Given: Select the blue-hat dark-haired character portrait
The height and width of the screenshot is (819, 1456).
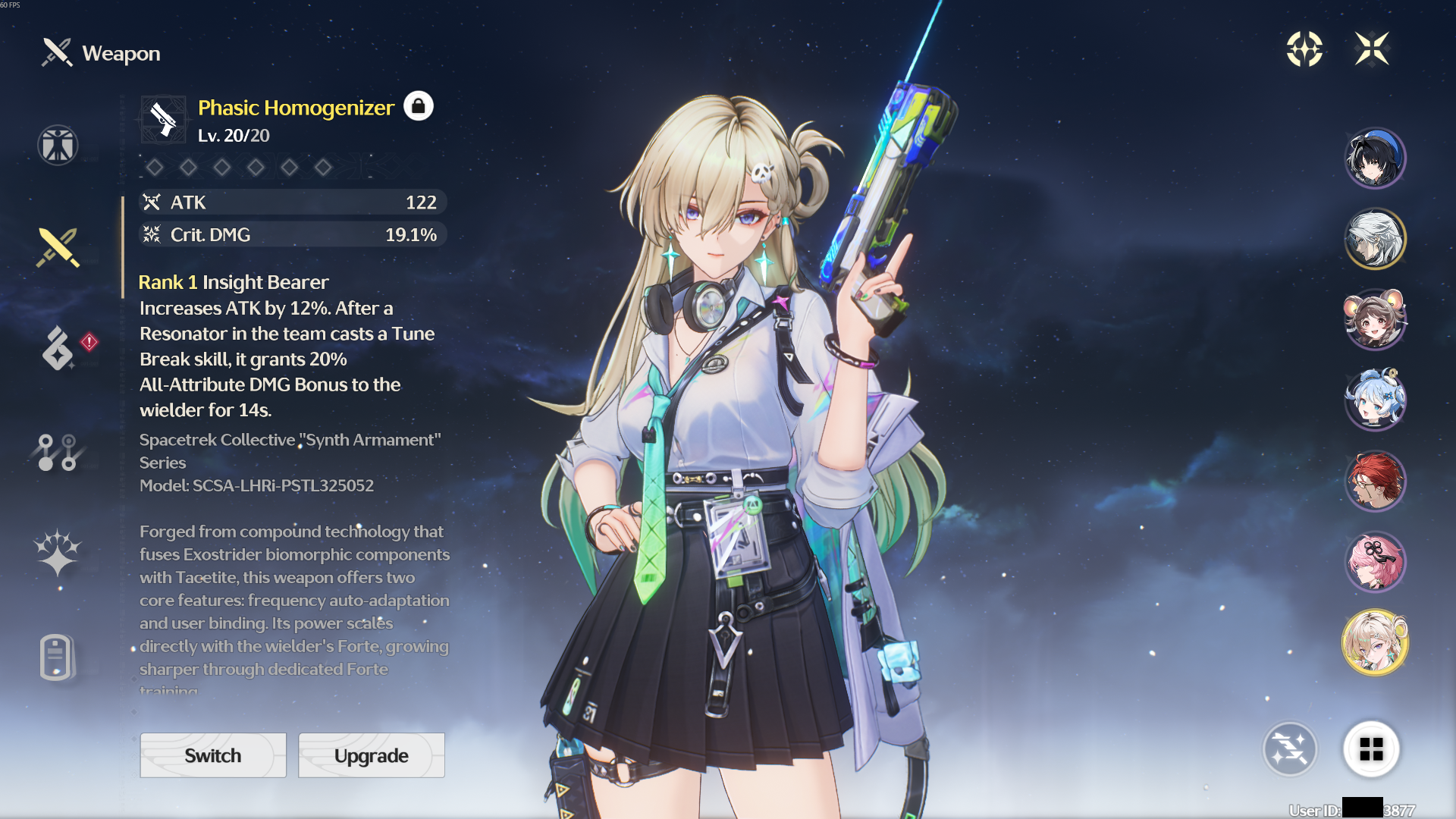Looking at the screenshot, I should (x=1375, y=158).
